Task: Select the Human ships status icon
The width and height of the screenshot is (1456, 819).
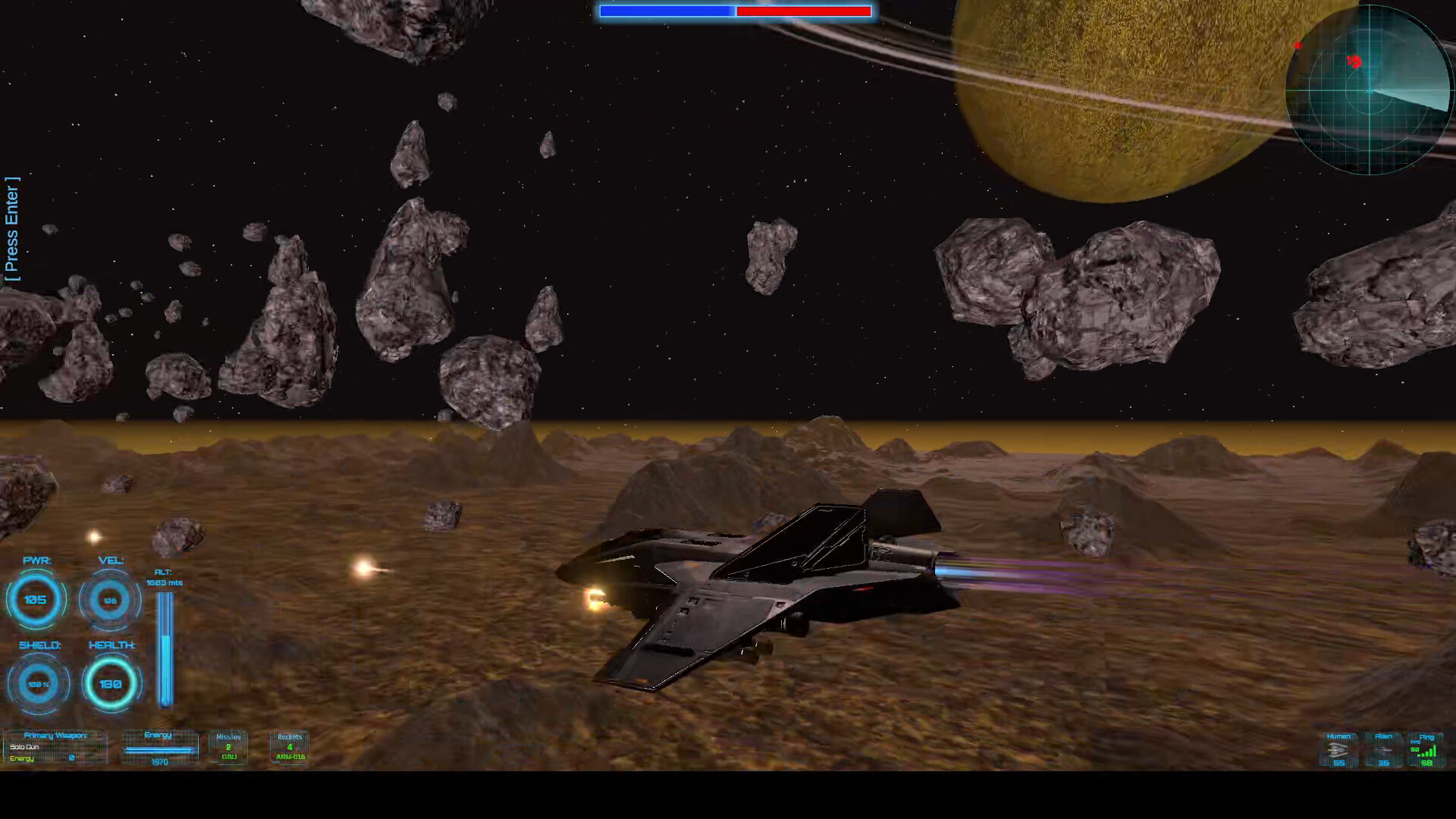Action: (x=1338, y=751)
